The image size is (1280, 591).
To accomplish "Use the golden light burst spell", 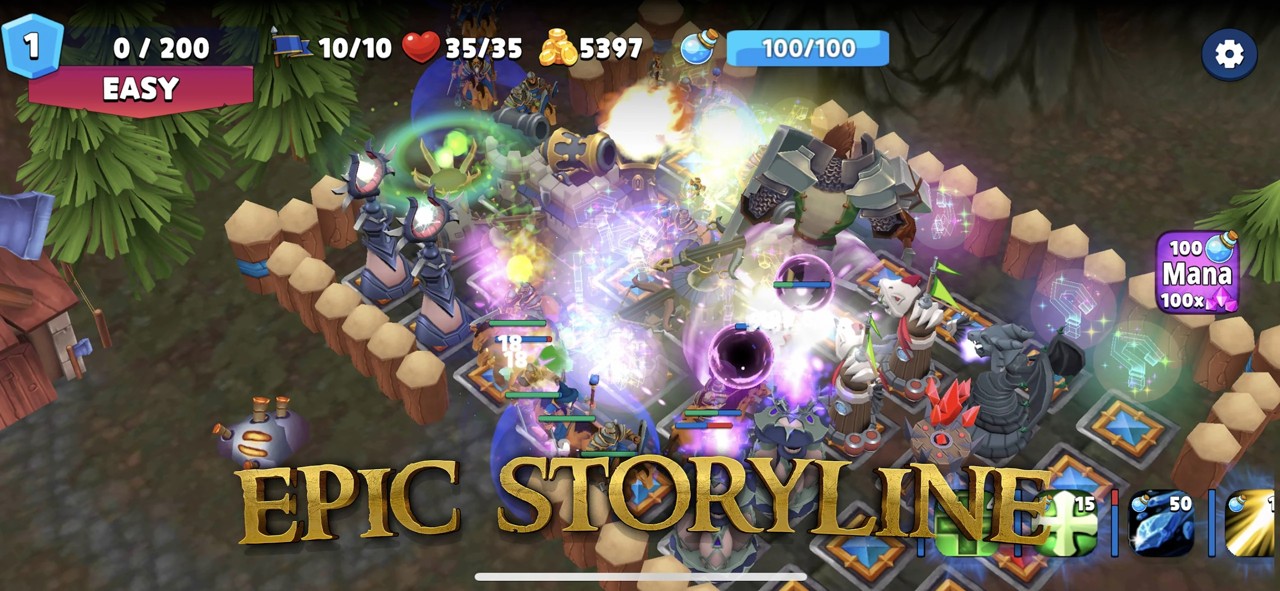I will [x=1251, y=523].
